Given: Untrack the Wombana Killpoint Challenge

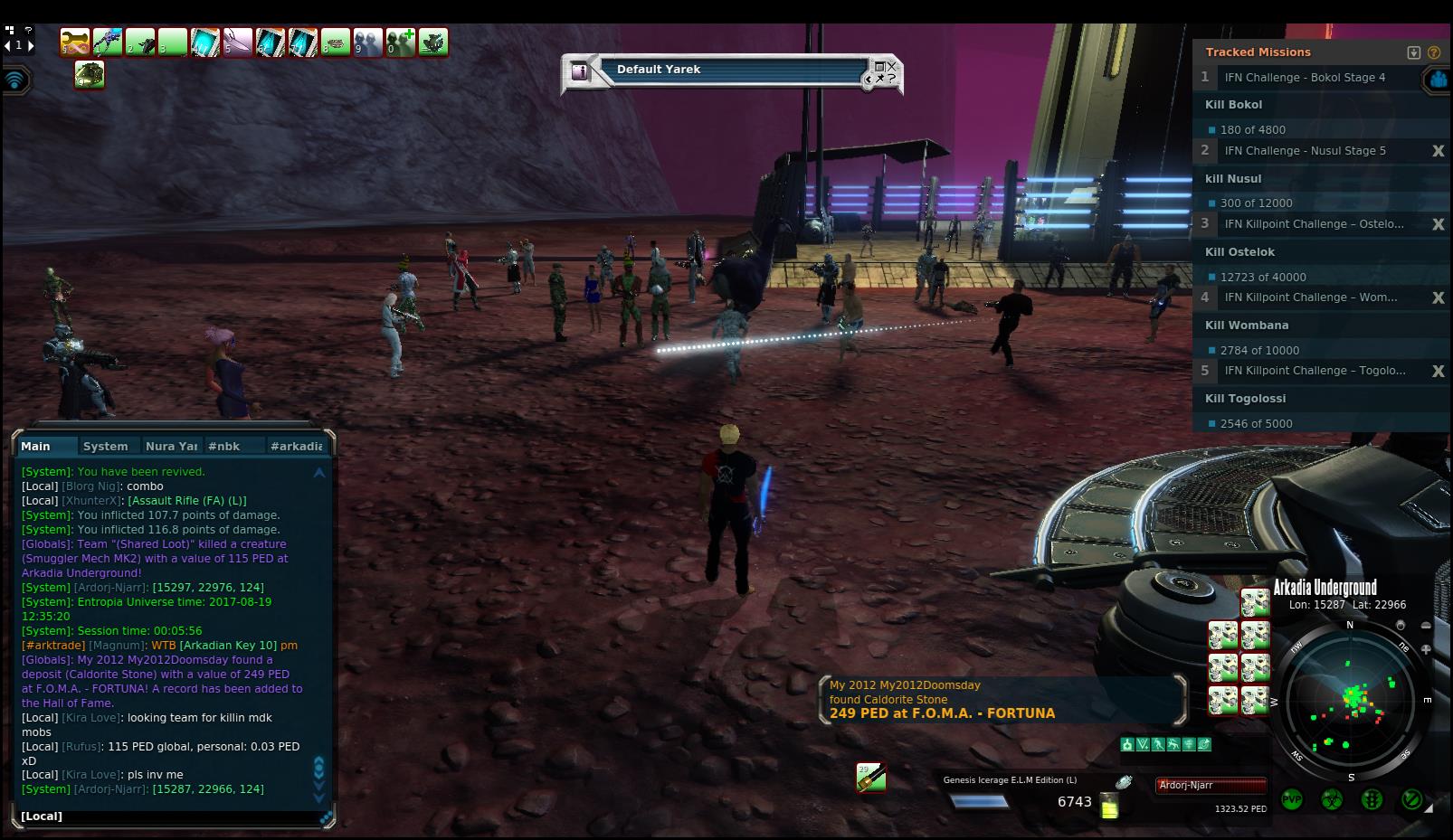Looking at the screenshot, I should [x=1438, y=297].
